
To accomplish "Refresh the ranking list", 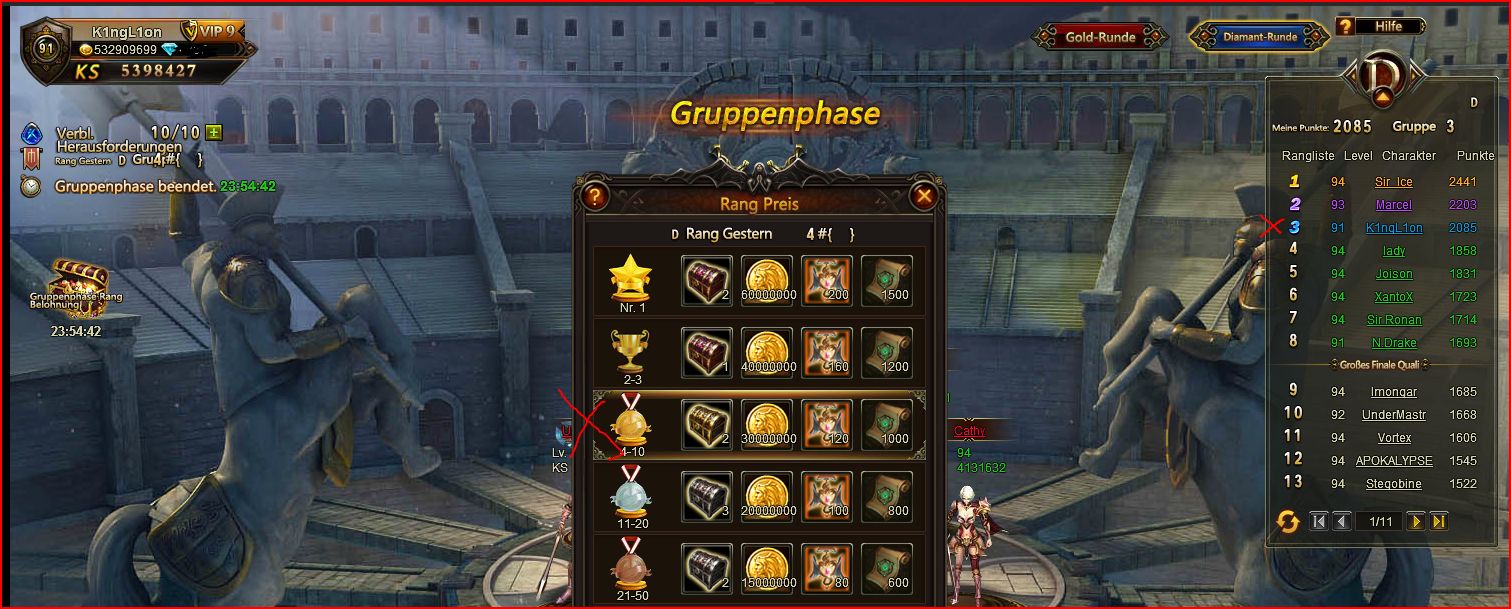I will click(x=1288, y=521).
